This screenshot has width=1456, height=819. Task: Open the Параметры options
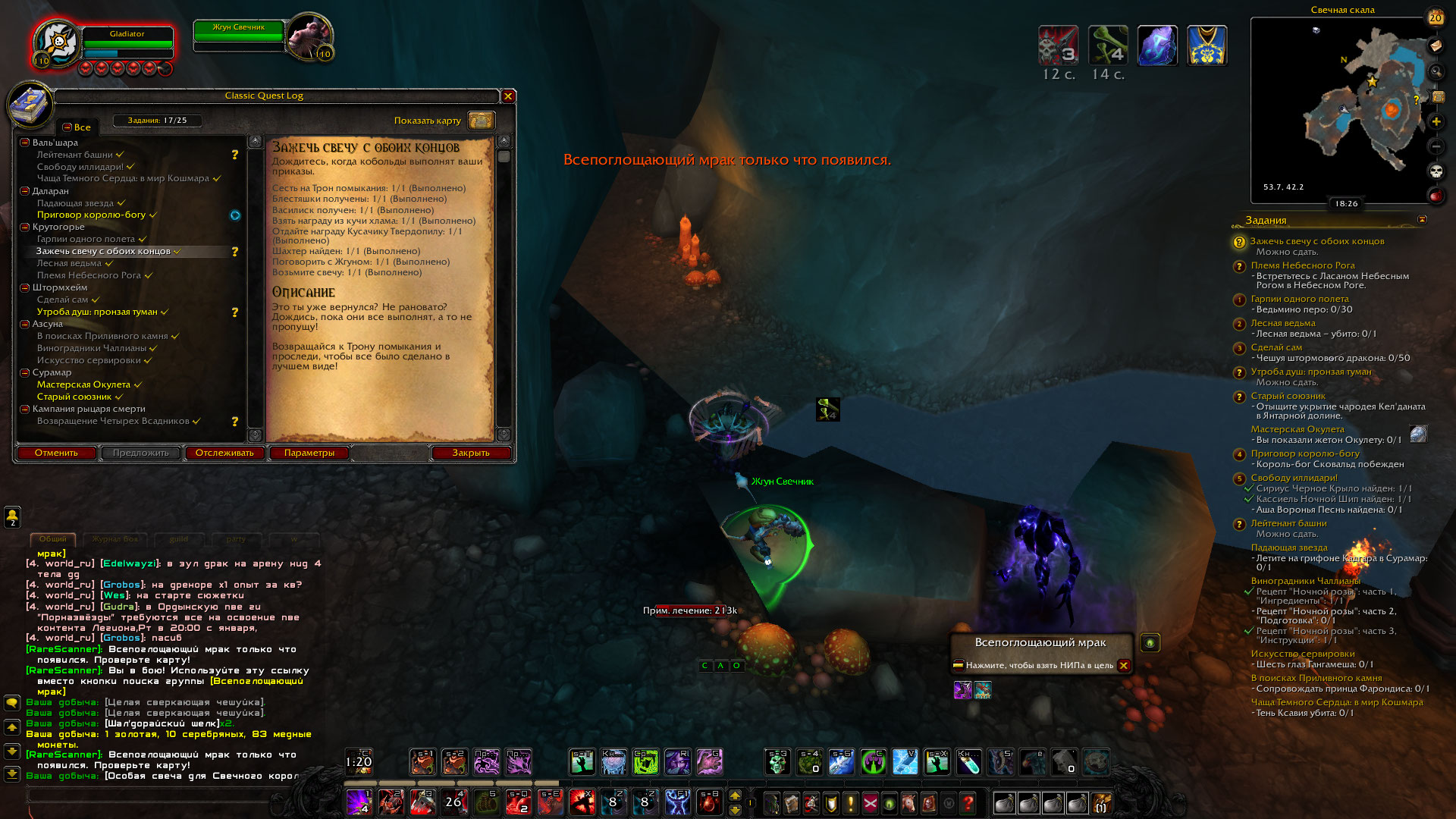point(309,453)
